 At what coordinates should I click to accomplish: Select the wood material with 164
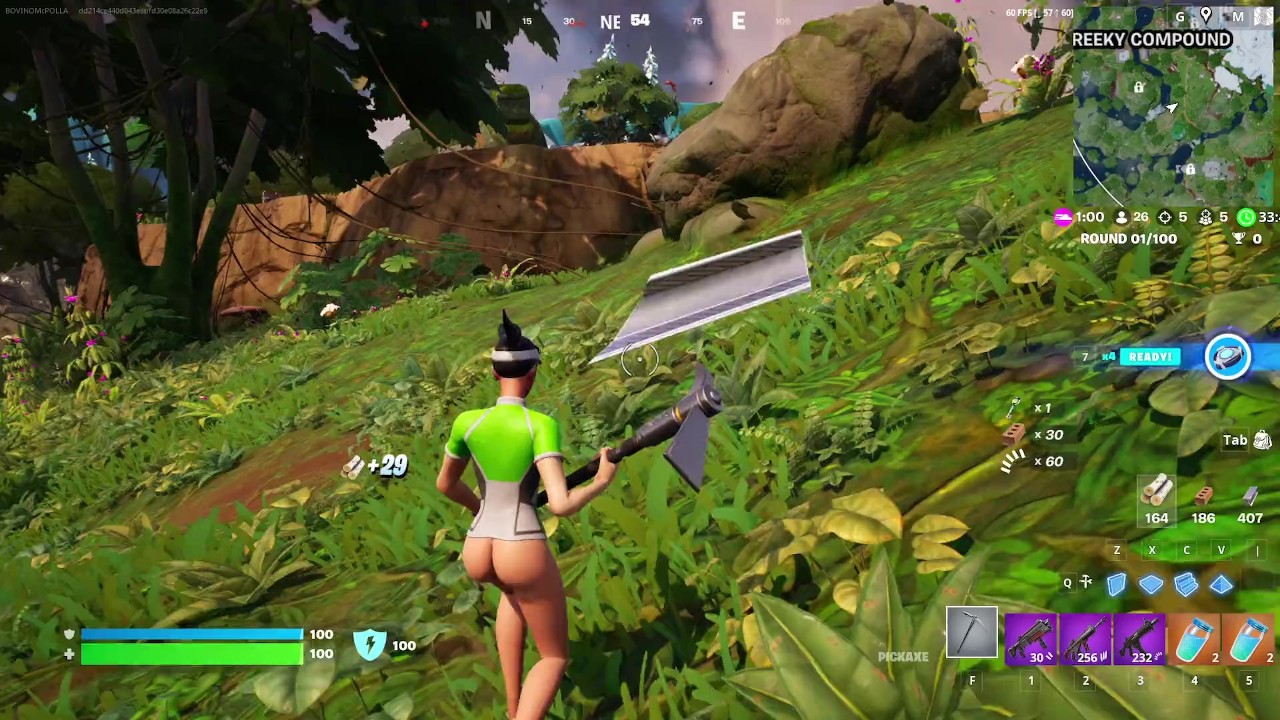pos(1156,493)
